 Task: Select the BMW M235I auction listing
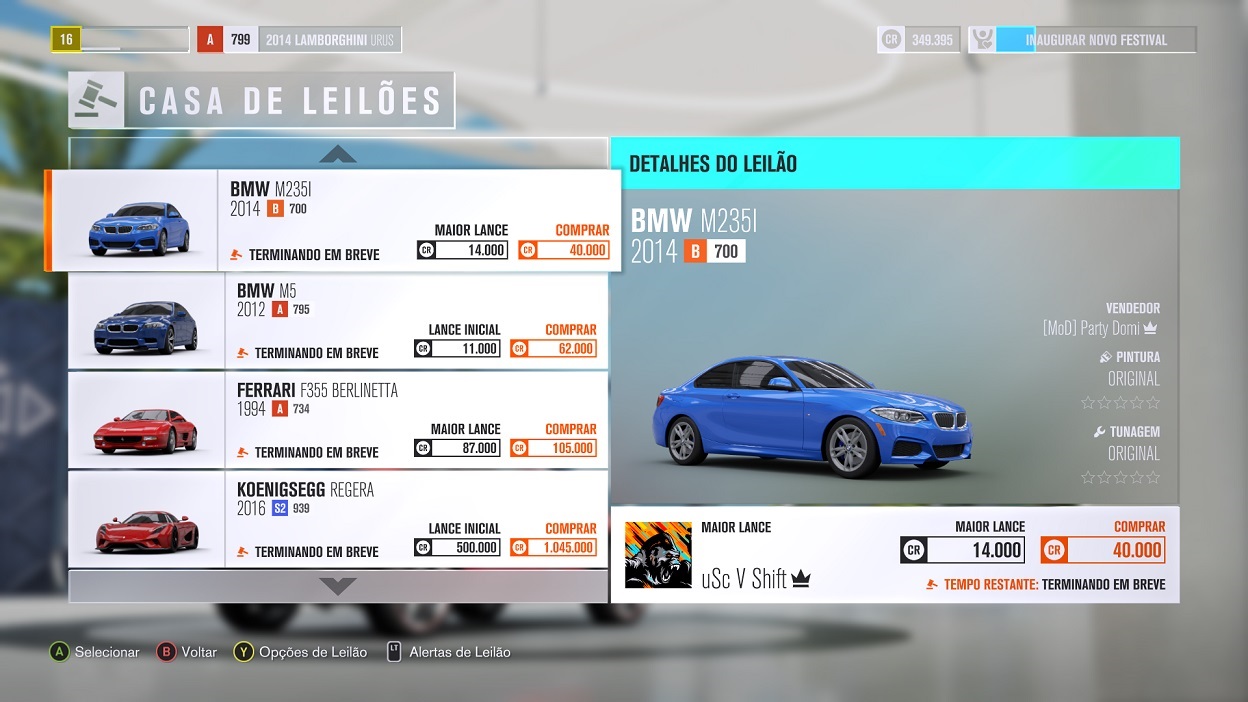[330, 220]
